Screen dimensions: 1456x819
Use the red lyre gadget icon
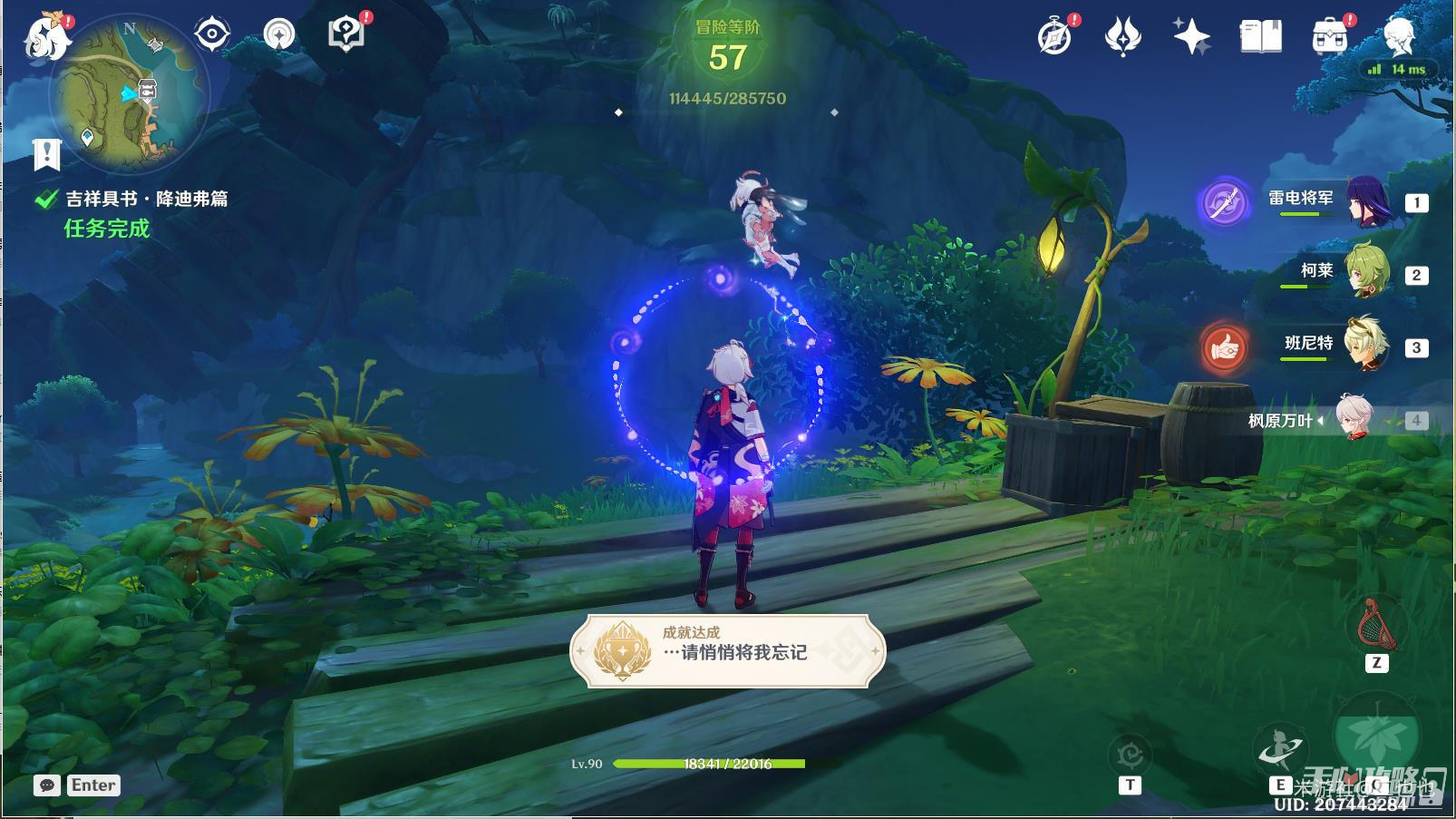[x=1376, y=624]
